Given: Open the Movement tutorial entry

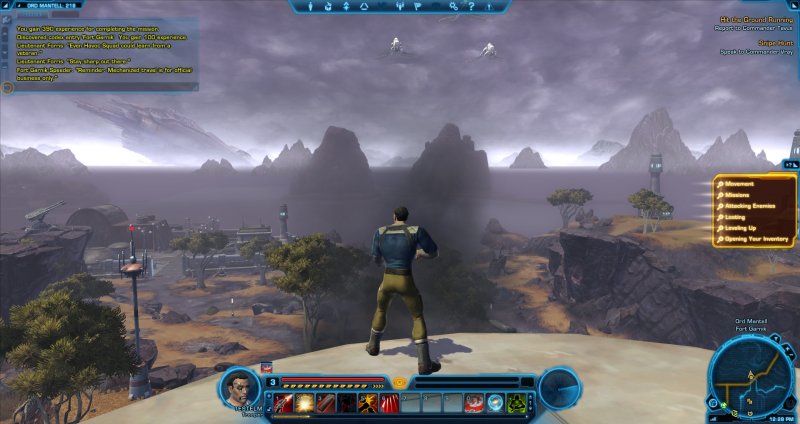Looking at the screenshot, I should point(742,184).
